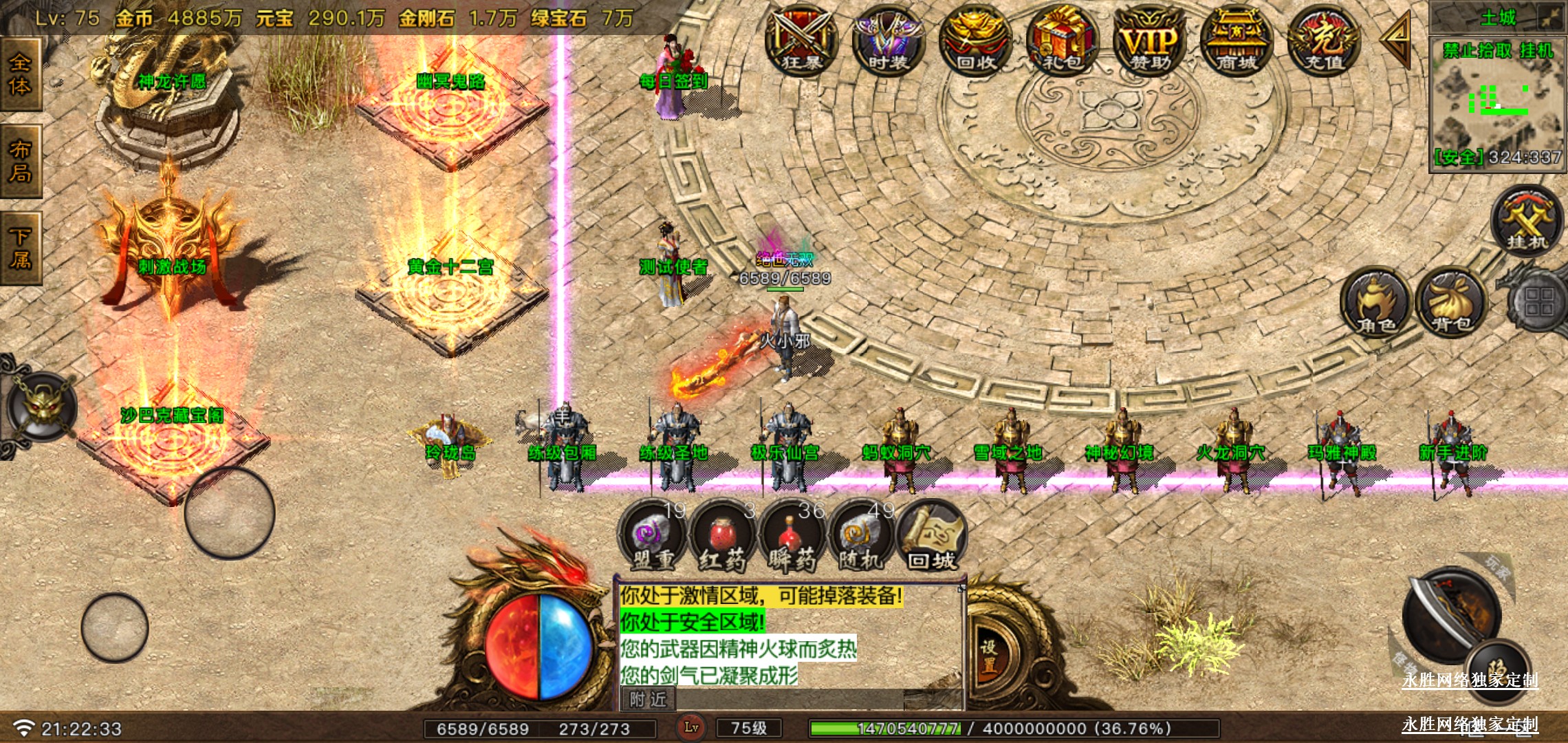
Task: Open the 商城 shop
Action: (1236, 41)
